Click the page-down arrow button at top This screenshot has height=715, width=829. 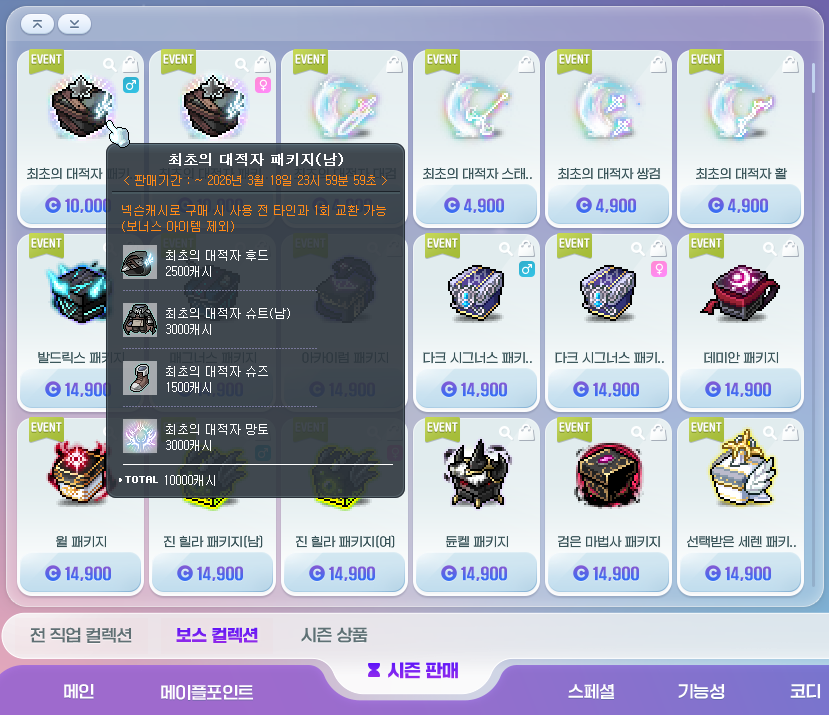[x=74, y=23]
